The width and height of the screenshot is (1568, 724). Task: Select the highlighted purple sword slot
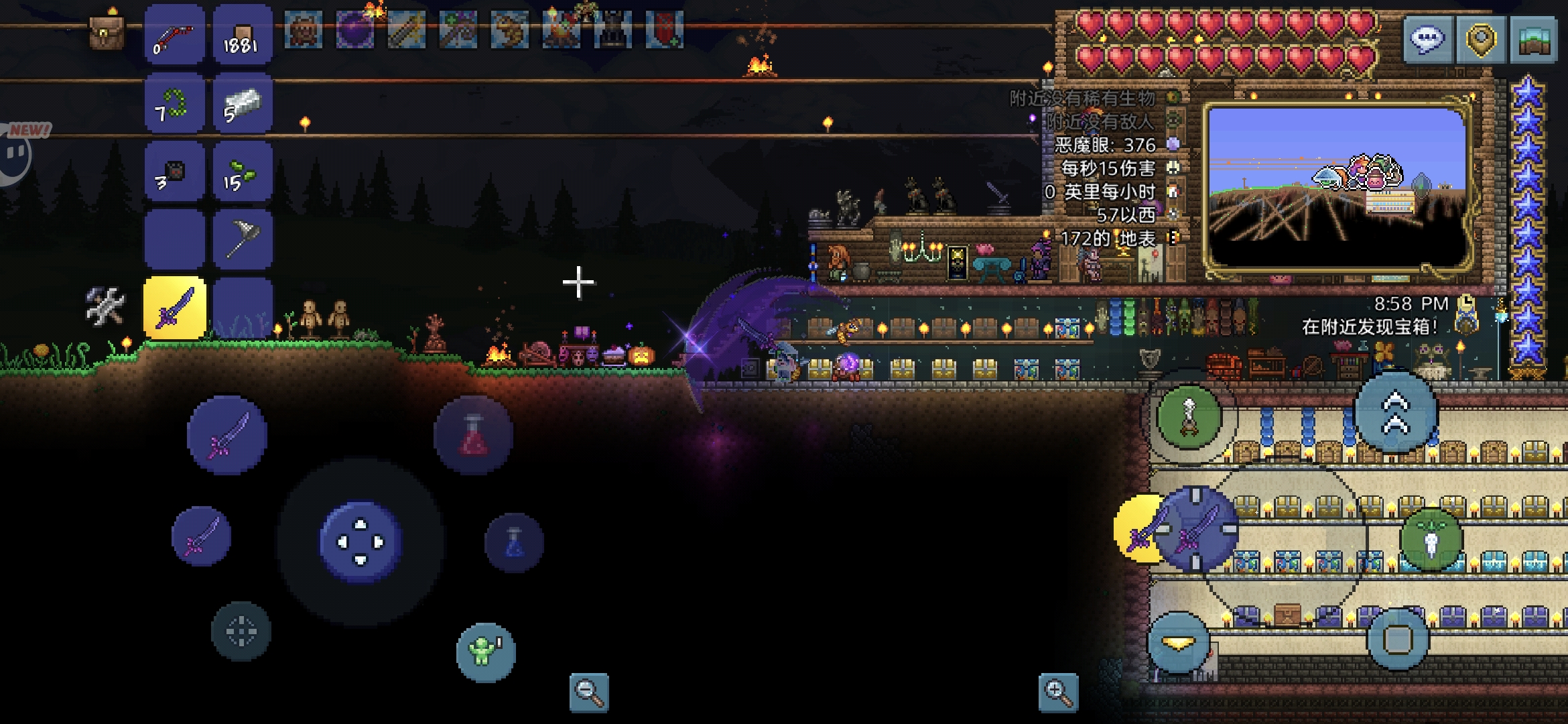pyautogui.click(x=175, y=308)
